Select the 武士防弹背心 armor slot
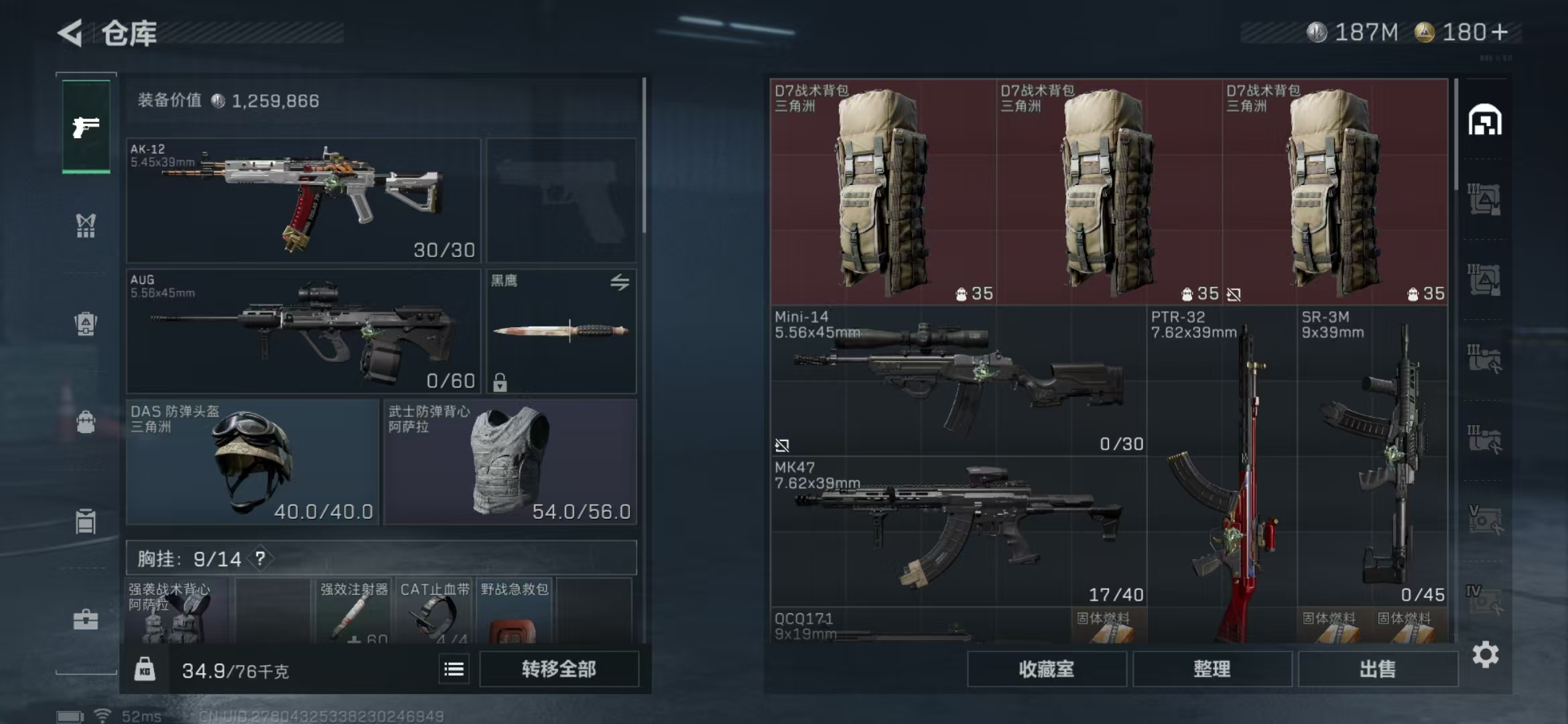The height and width of the screenshot is (724, 1568). (x=510, y=462)
